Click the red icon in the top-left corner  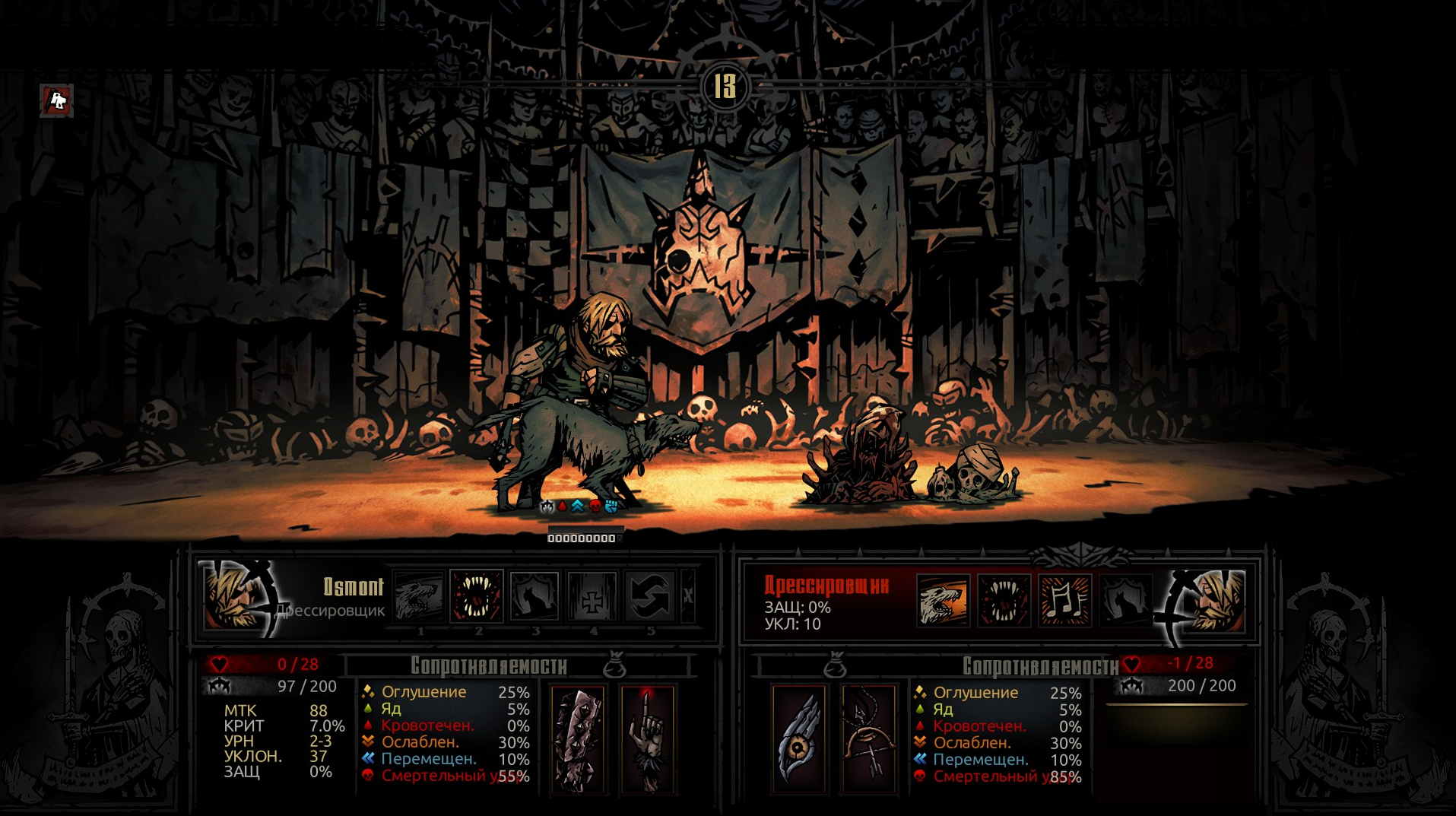tap(57, 100)
